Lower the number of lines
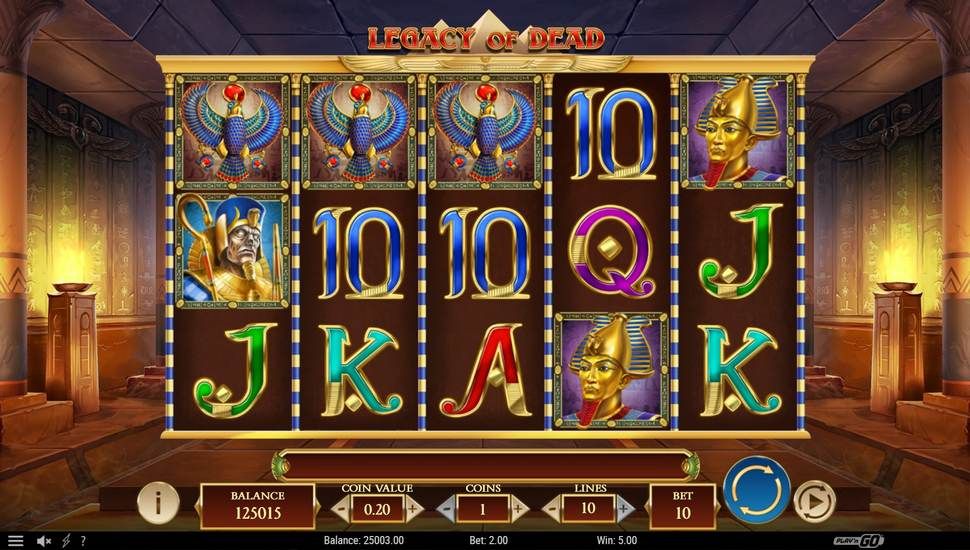The image size is (970, 550). [552, 508]
